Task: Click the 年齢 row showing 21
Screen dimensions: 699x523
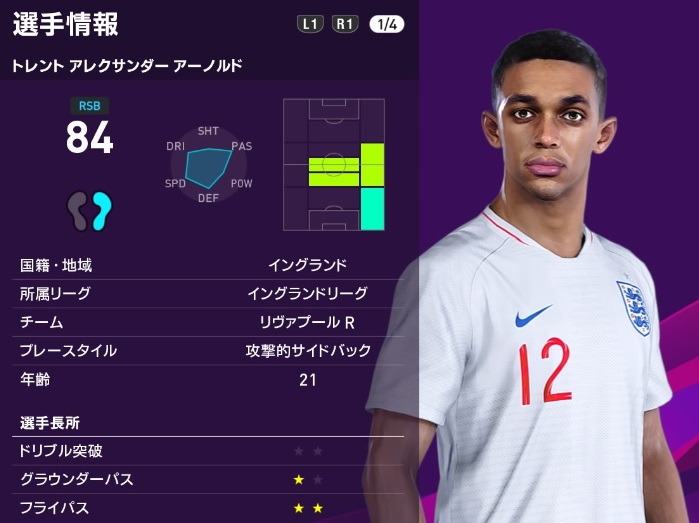Action: pos(210,380)
